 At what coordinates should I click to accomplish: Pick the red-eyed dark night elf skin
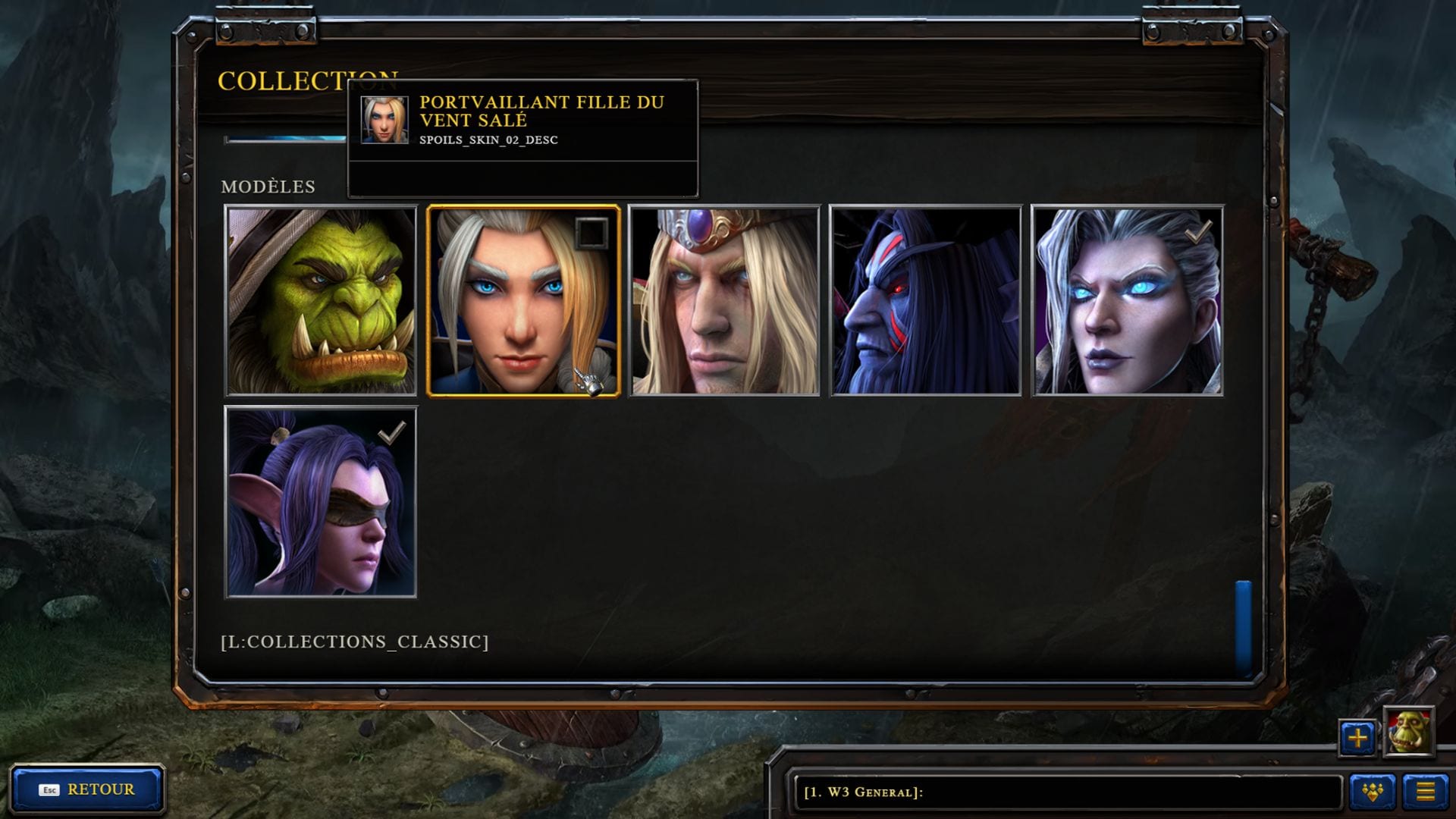pyautogui.click(x=926, y=301)
